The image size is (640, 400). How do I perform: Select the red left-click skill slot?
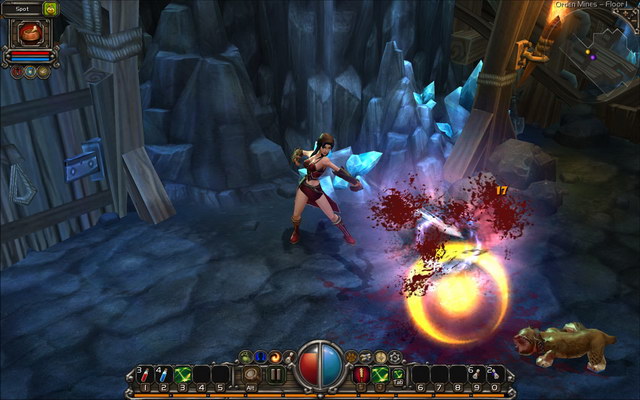362,374
